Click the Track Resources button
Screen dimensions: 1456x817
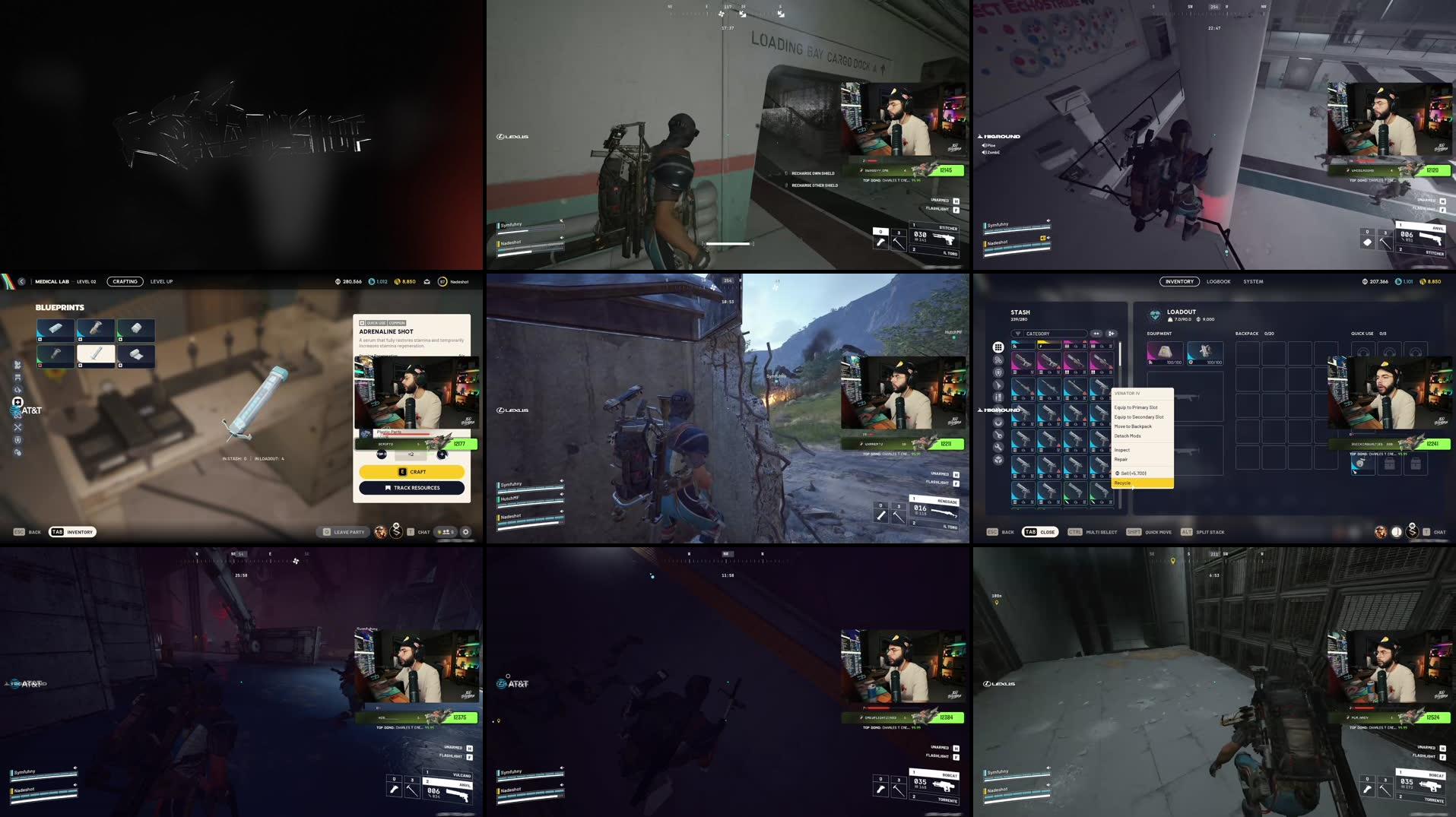pyautogui.click(x=411, y=488)
